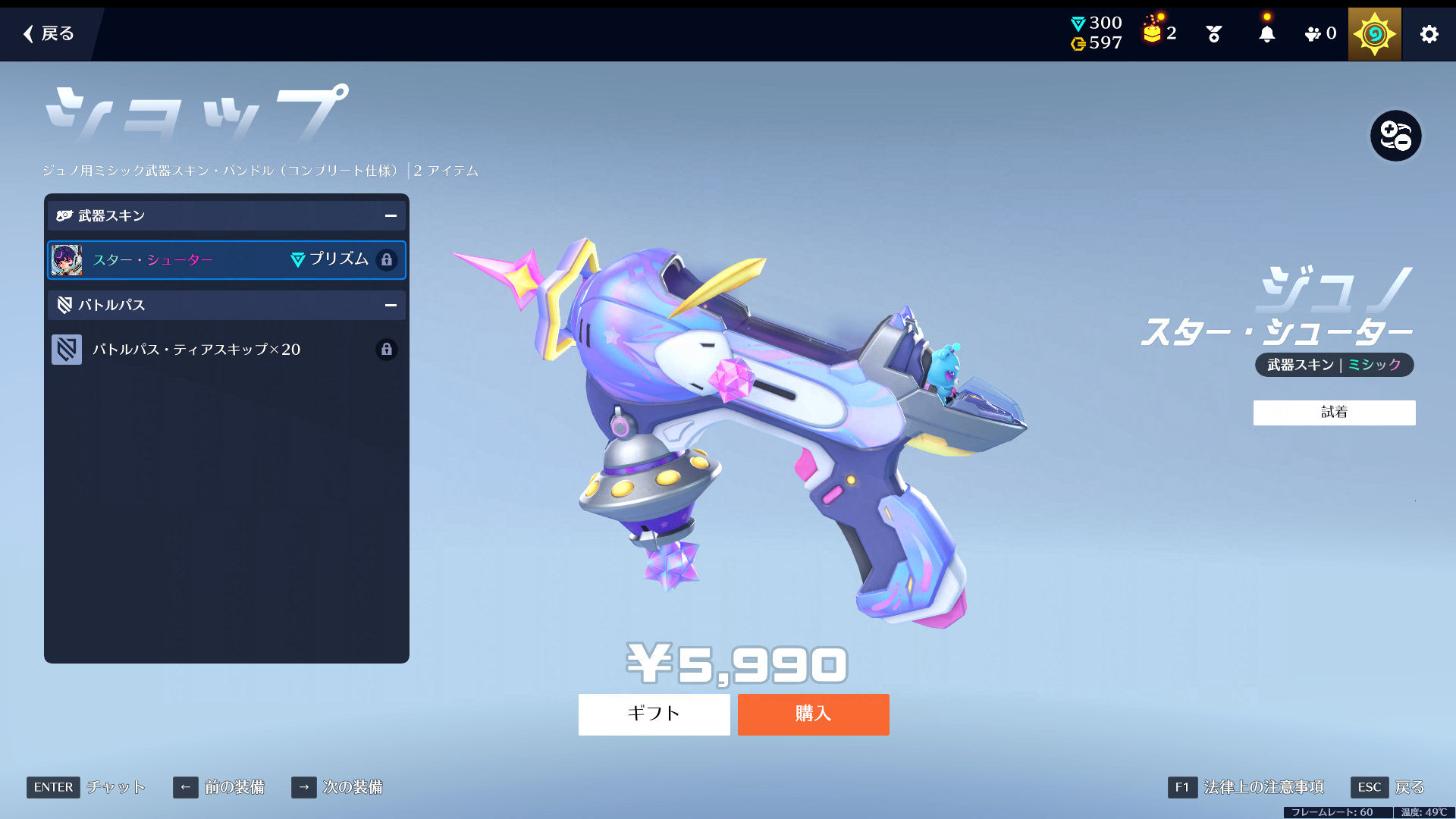Viewport: 1456px width, 819px height.
Task: Try on the skin with the 試着 button
Action: [x=1334, y=413]
